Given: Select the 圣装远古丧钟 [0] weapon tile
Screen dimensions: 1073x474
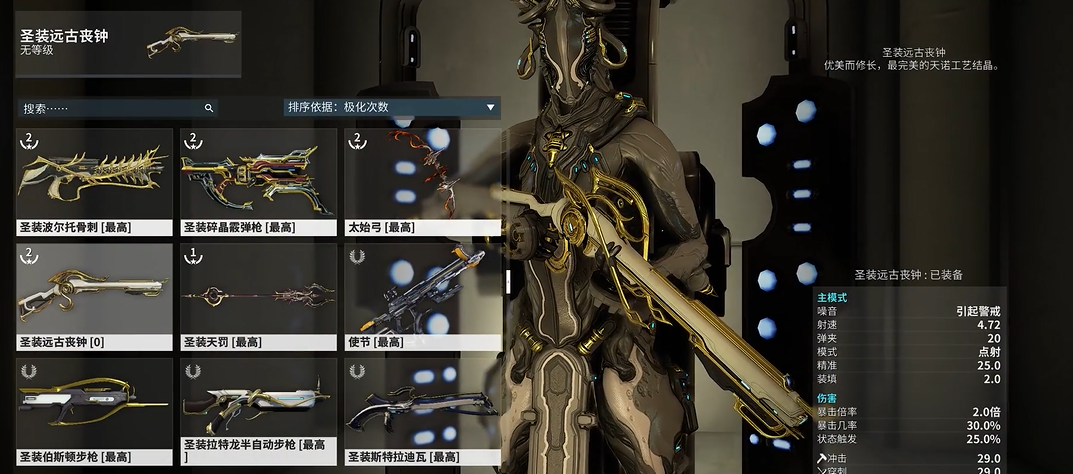Looking at the screenshot, I should click(x=94, y=296).
